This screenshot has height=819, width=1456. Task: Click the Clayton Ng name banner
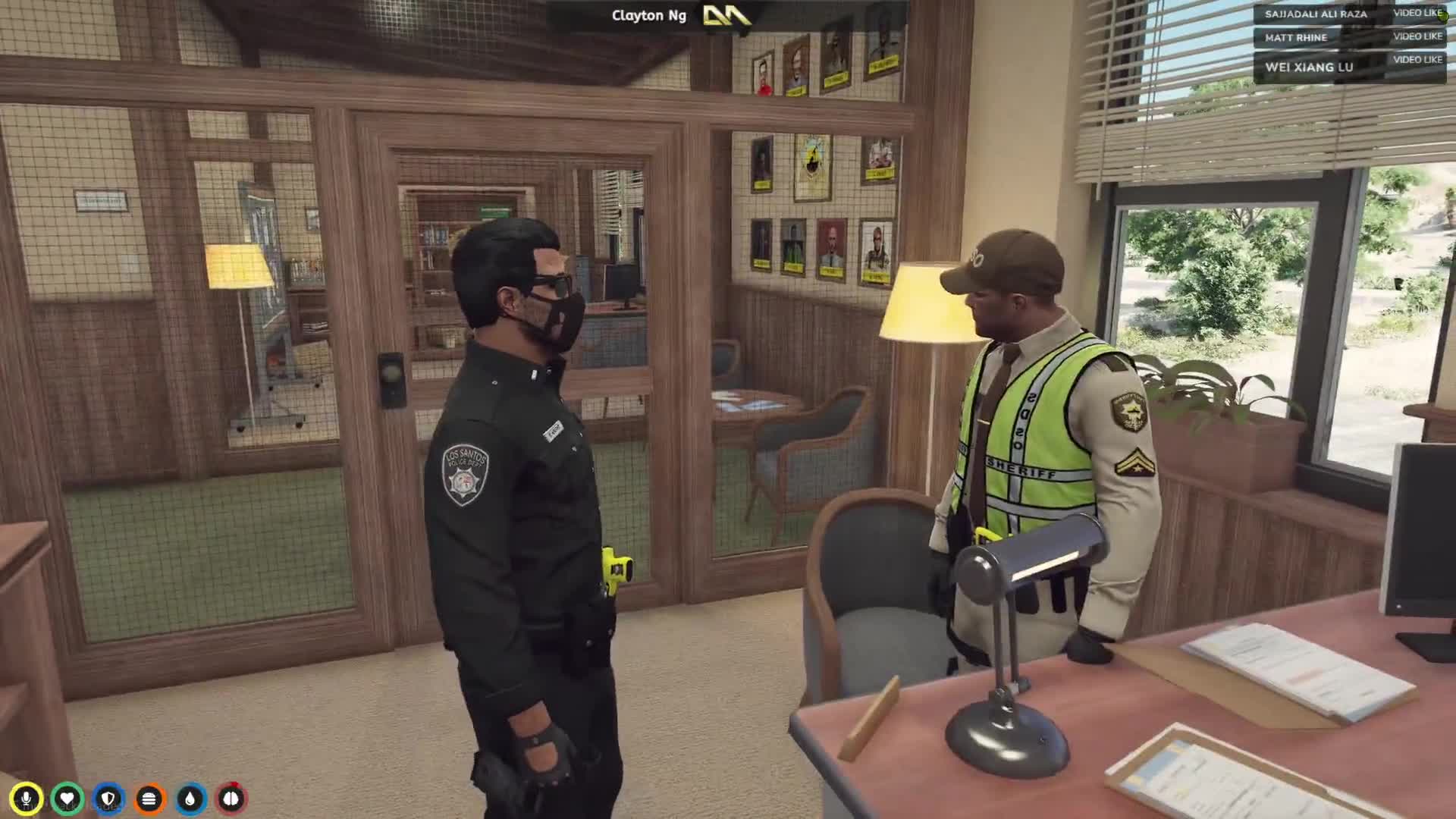coord(649,16)
